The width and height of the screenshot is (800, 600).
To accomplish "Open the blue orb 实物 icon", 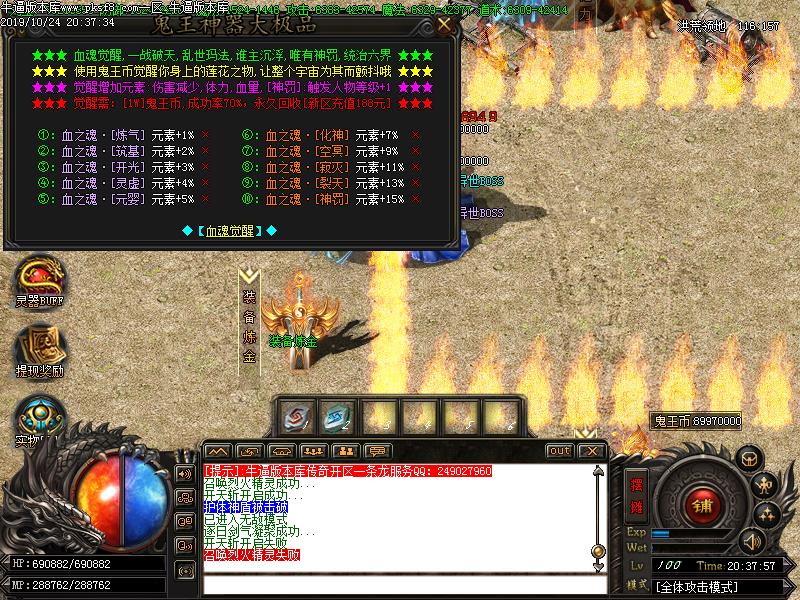I will tap(38, 415).
